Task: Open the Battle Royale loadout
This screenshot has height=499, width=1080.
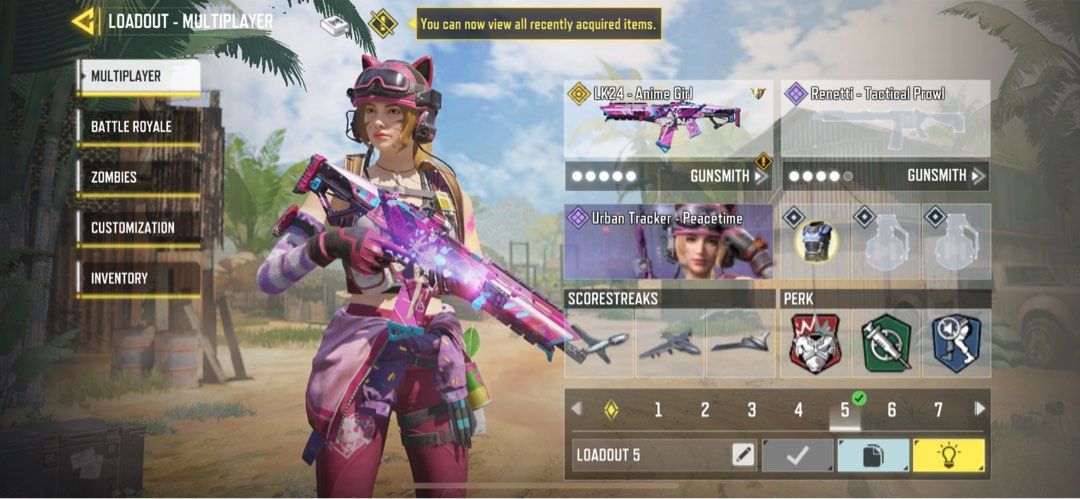Action: tap(138, 127)
